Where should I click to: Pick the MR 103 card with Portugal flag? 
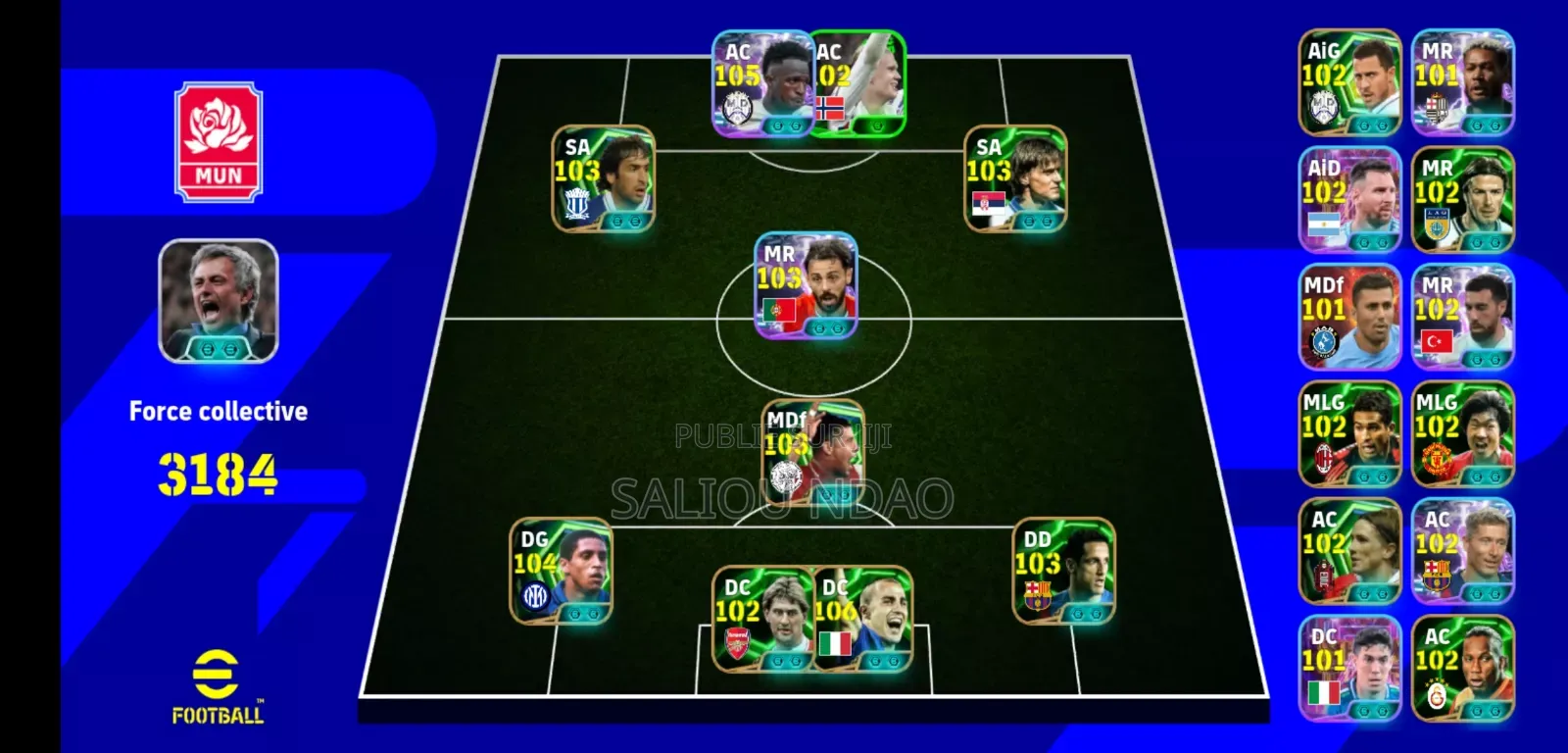click(x=806, y=285)
